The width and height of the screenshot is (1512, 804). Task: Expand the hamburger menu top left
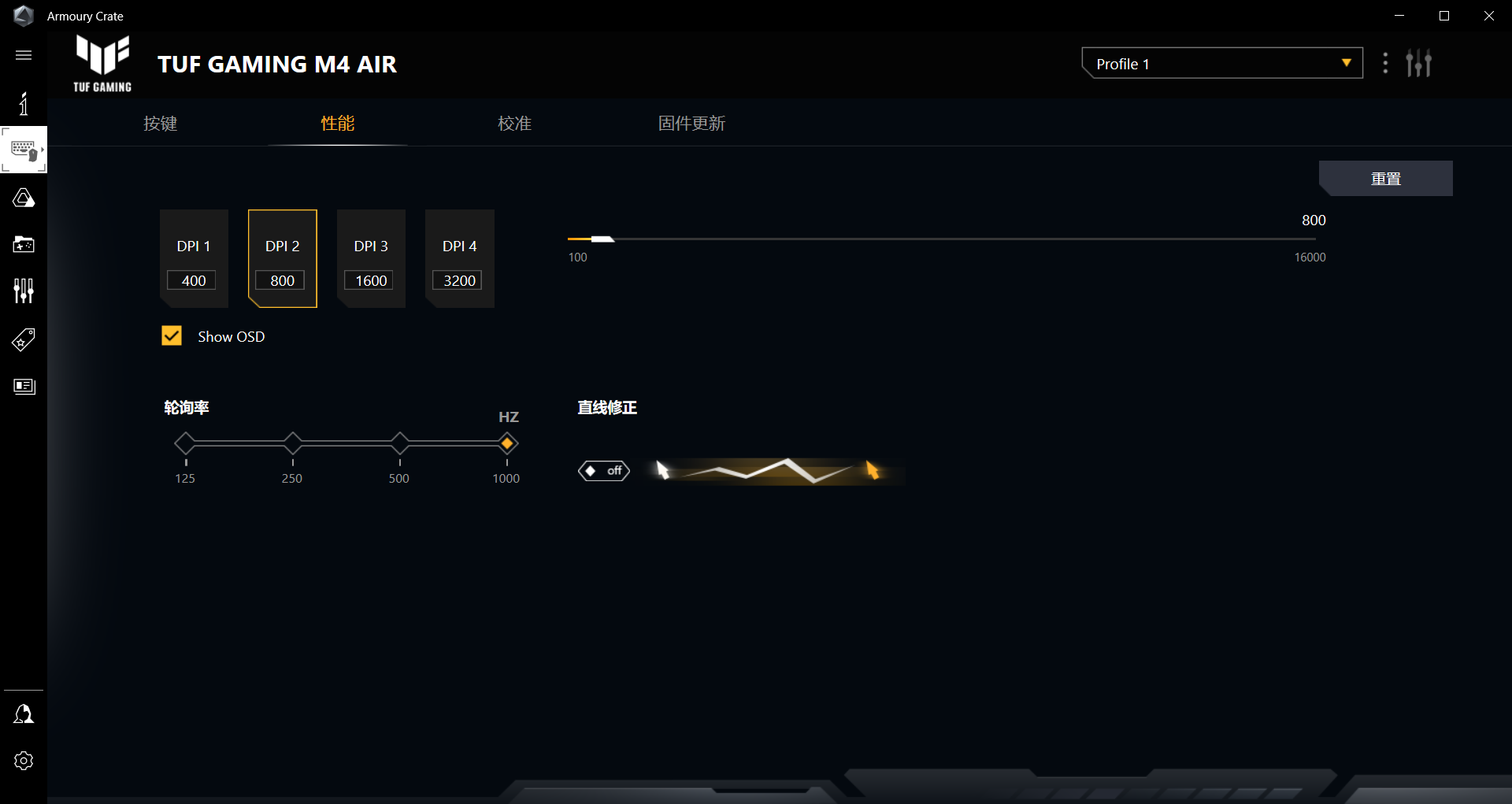(x=23, y=55)
